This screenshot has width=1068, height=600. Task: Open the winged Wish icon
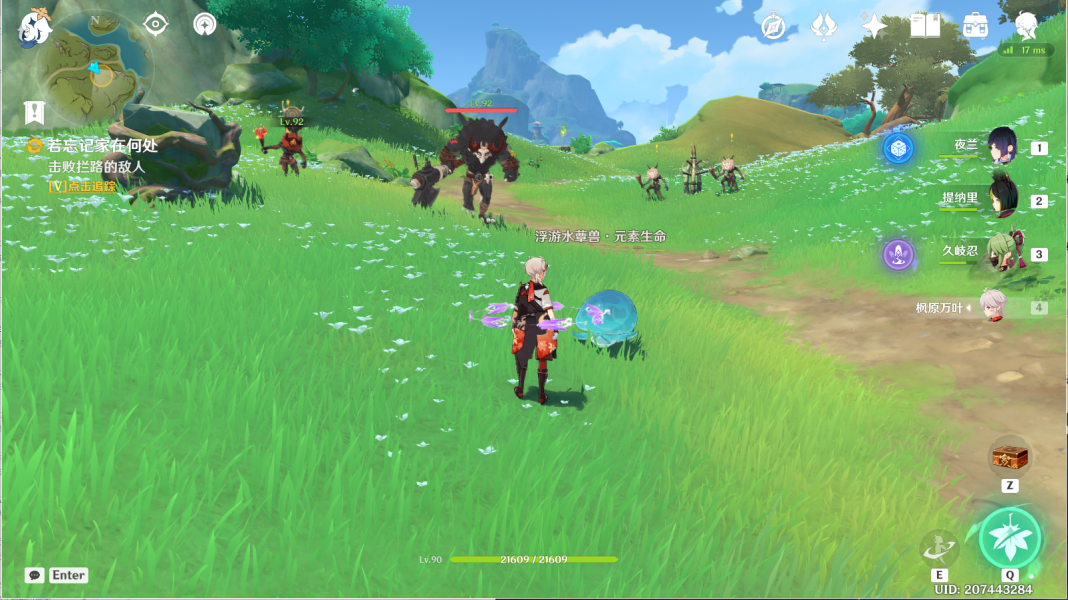click(x=824, y=27)
